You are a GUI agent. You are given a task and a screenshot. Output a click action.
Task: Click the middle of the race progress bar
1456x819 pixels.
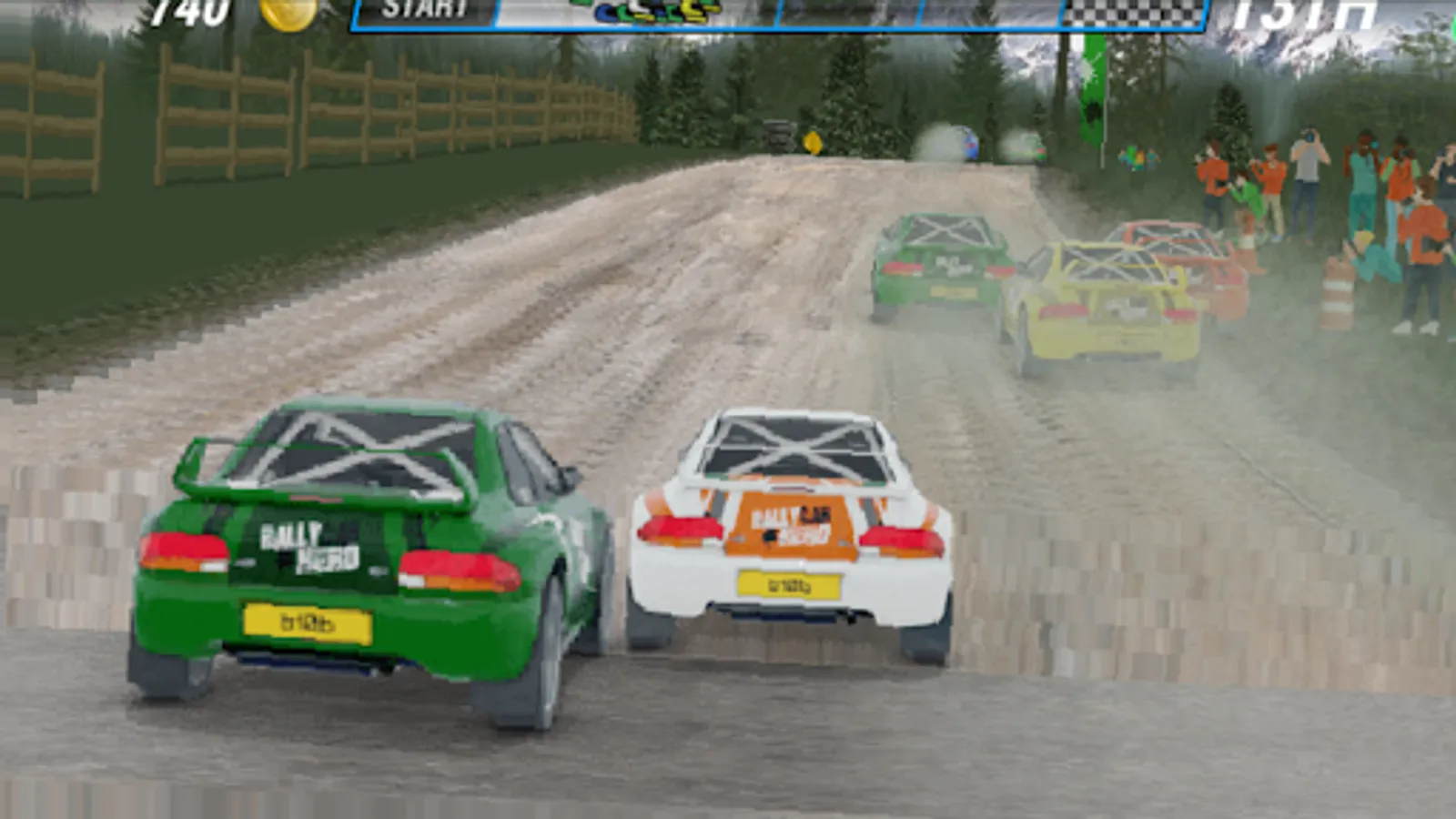[778, 13]
